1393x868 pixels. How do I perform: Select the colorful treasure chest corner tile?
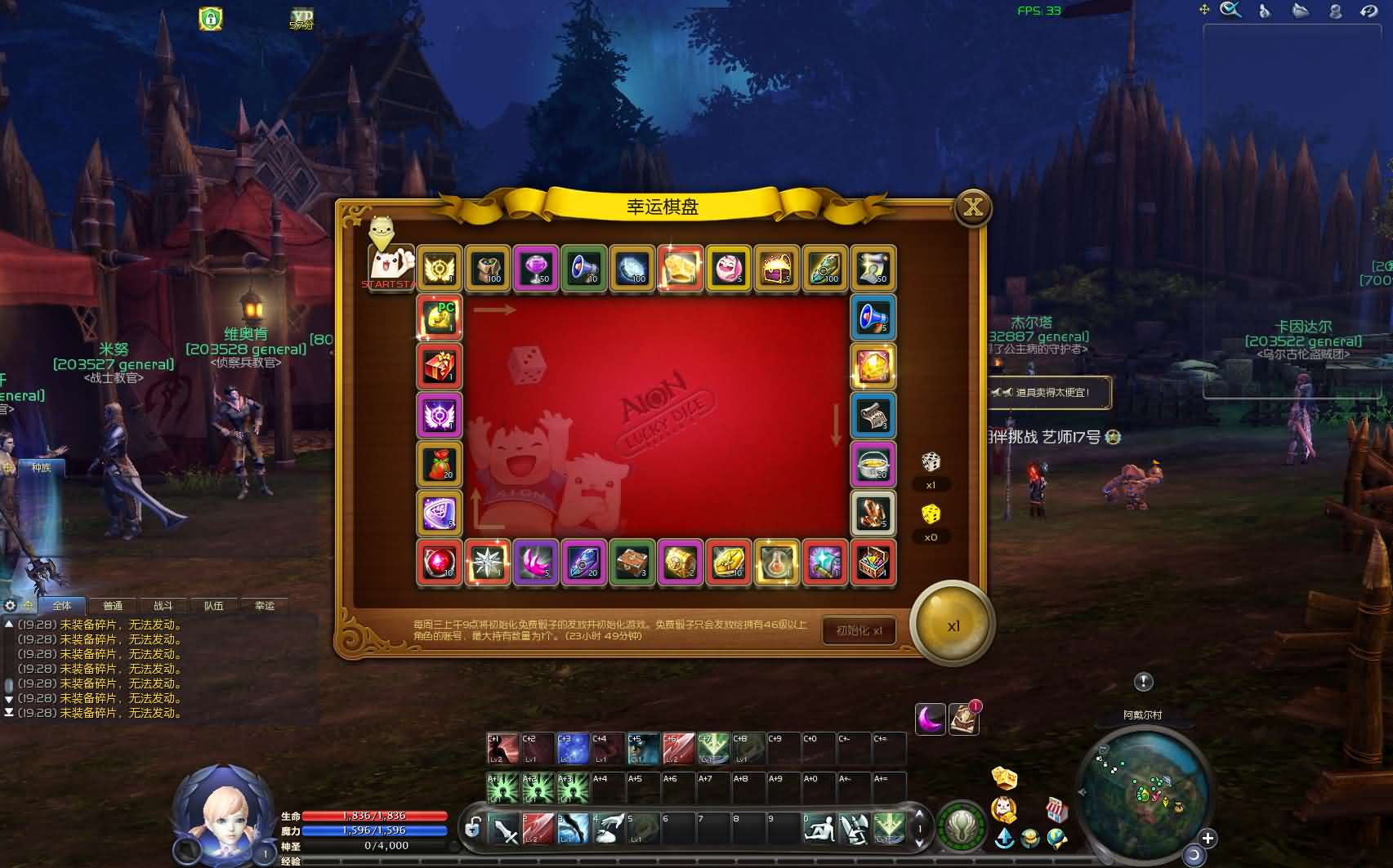click(x=873, y=562)
